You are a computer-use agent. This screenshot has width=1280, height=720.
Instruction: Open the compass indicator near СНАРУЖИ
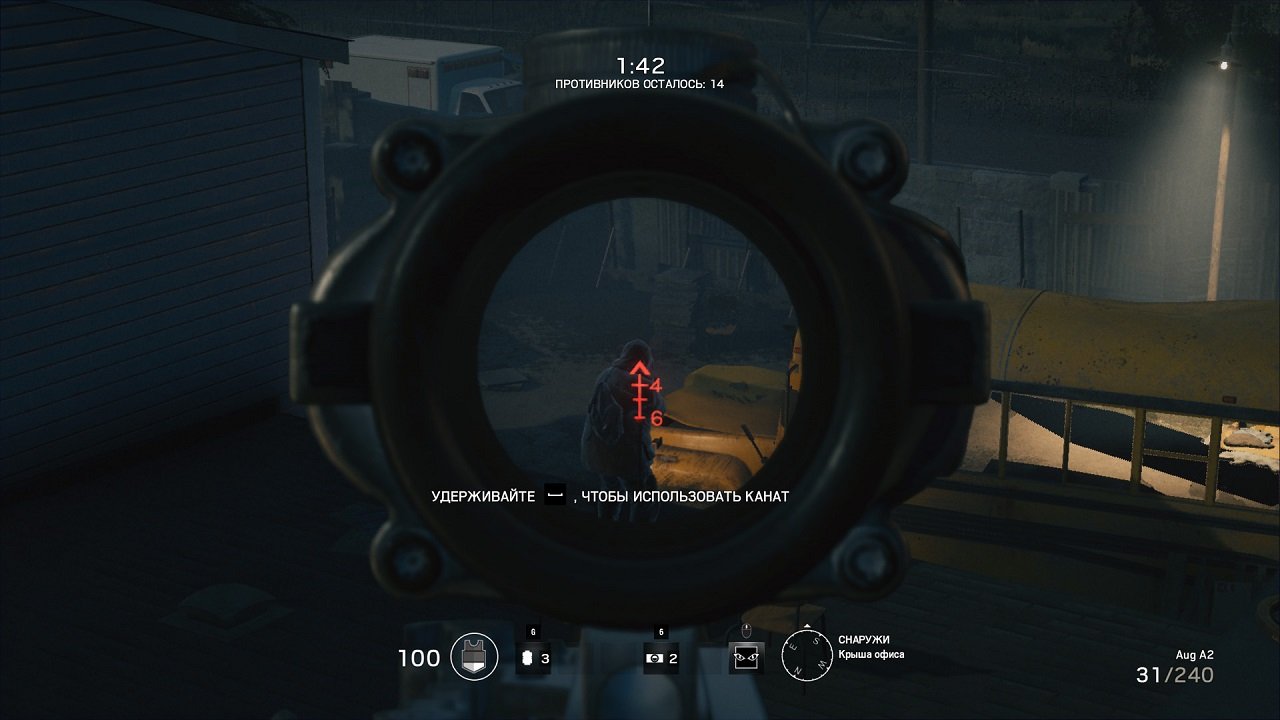(x=806, y=655)
